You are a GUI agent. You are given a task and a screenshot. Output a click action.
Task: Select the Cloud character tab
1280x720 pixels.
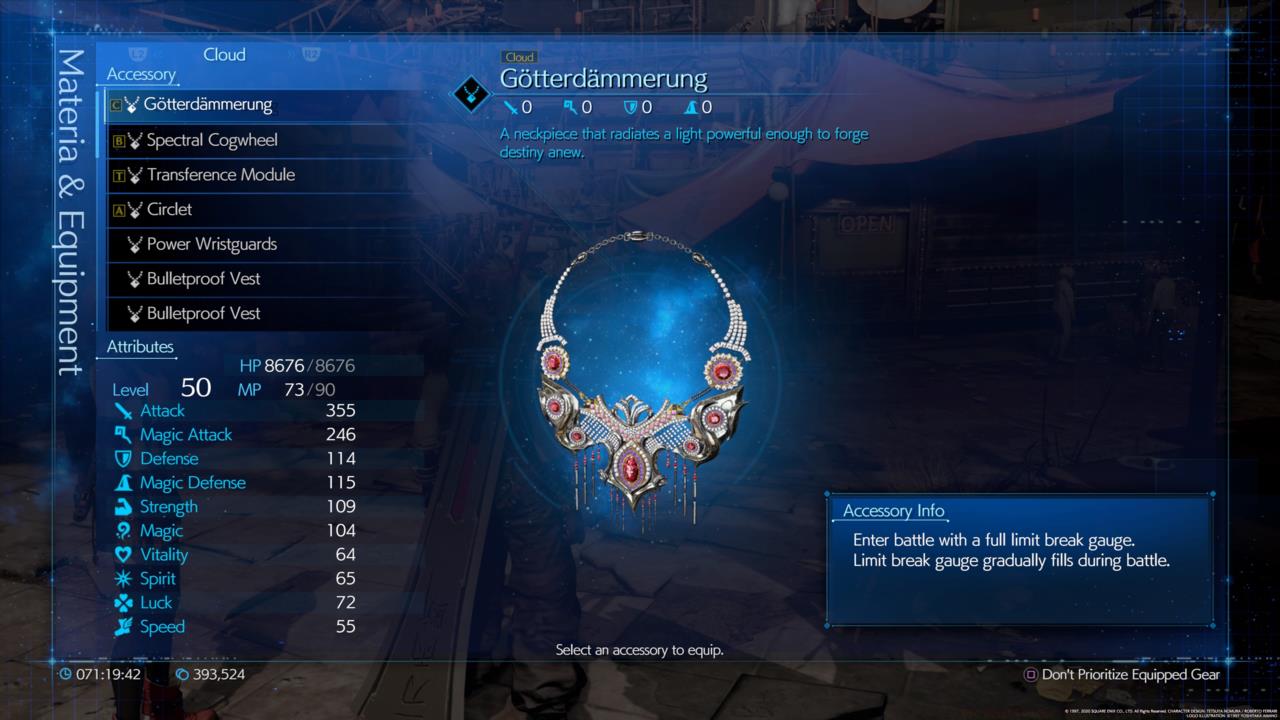(x=224, y=54)
